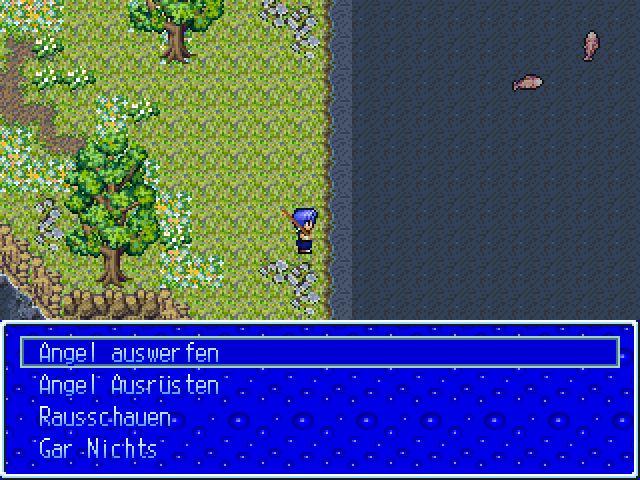The height and width of the screenshot is (480, 640).
Task: Choose 'Gar Nichts' to do nothing
Action: (x=98, y=449)
